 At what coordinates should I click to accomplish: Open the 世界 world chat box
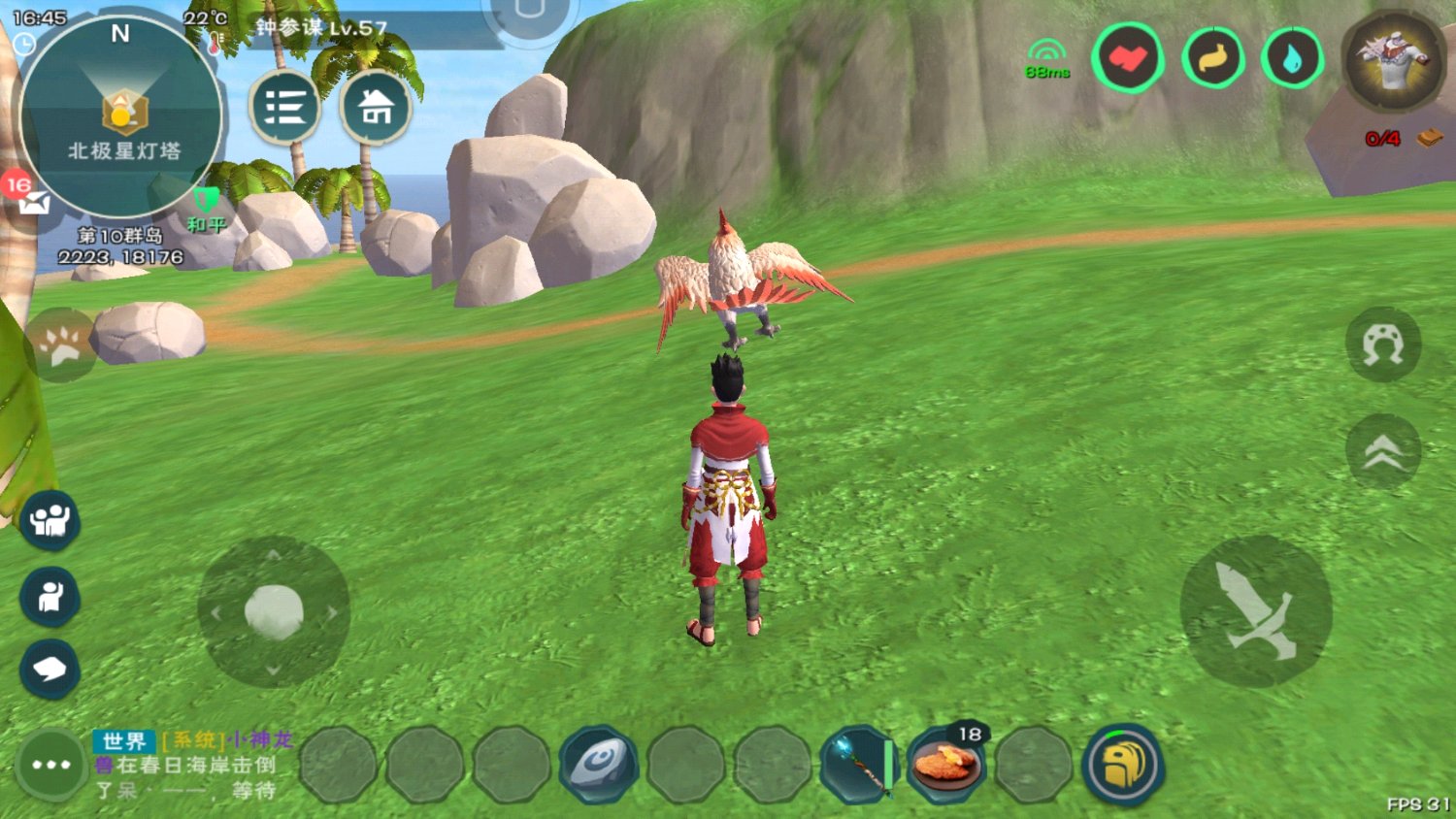192,765
